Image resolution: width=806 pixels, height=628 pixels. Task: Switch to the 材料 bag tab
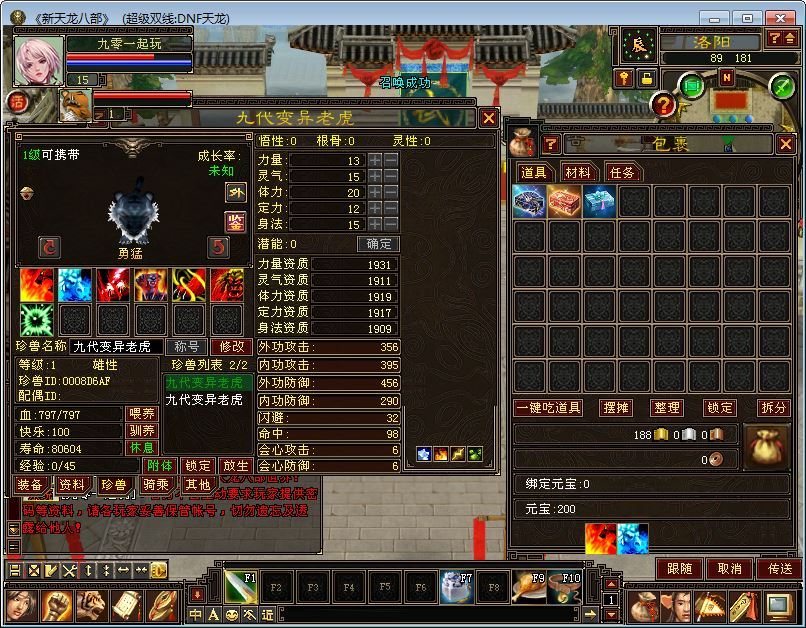click(x=577, y=172)
